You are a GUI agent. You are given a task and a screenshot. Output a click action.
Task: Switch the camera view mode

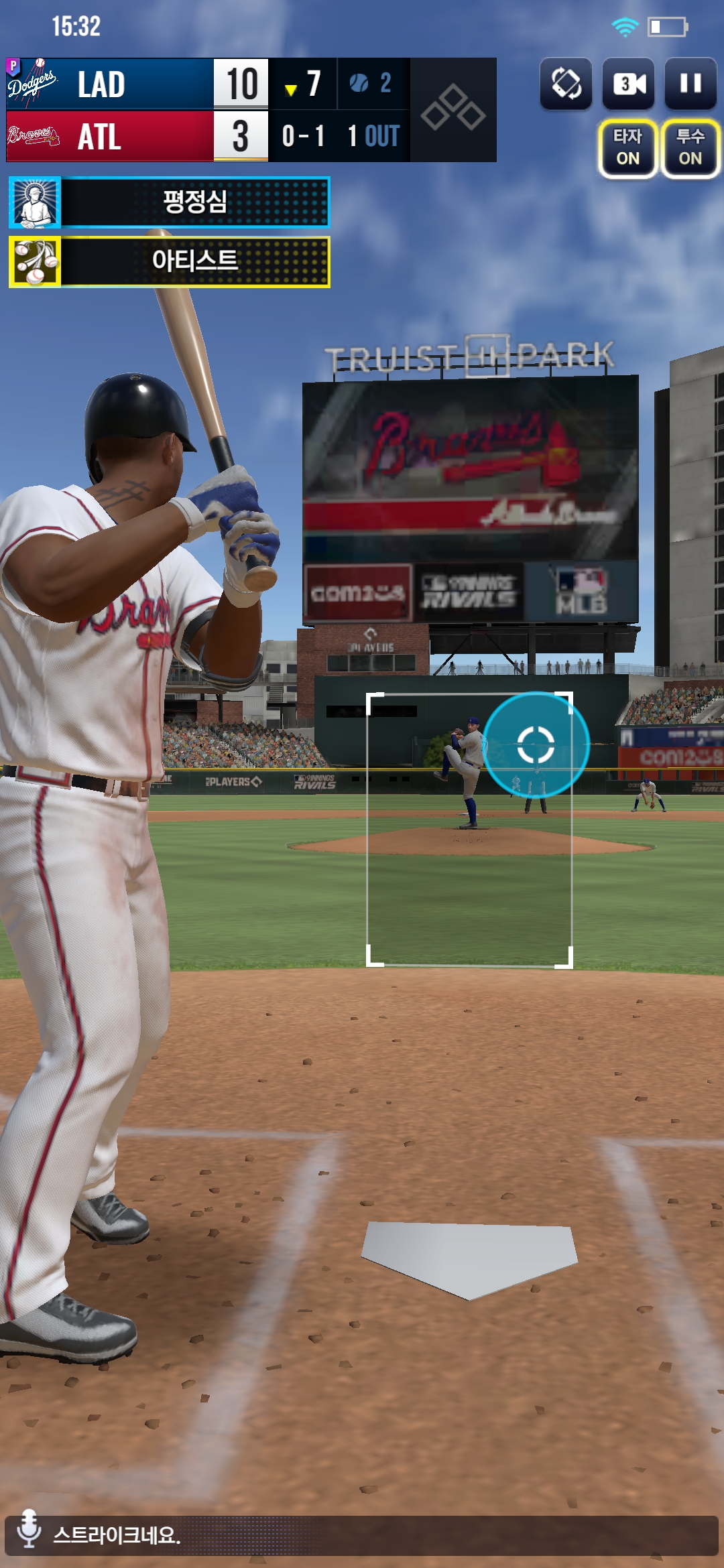tap(629, 84)
